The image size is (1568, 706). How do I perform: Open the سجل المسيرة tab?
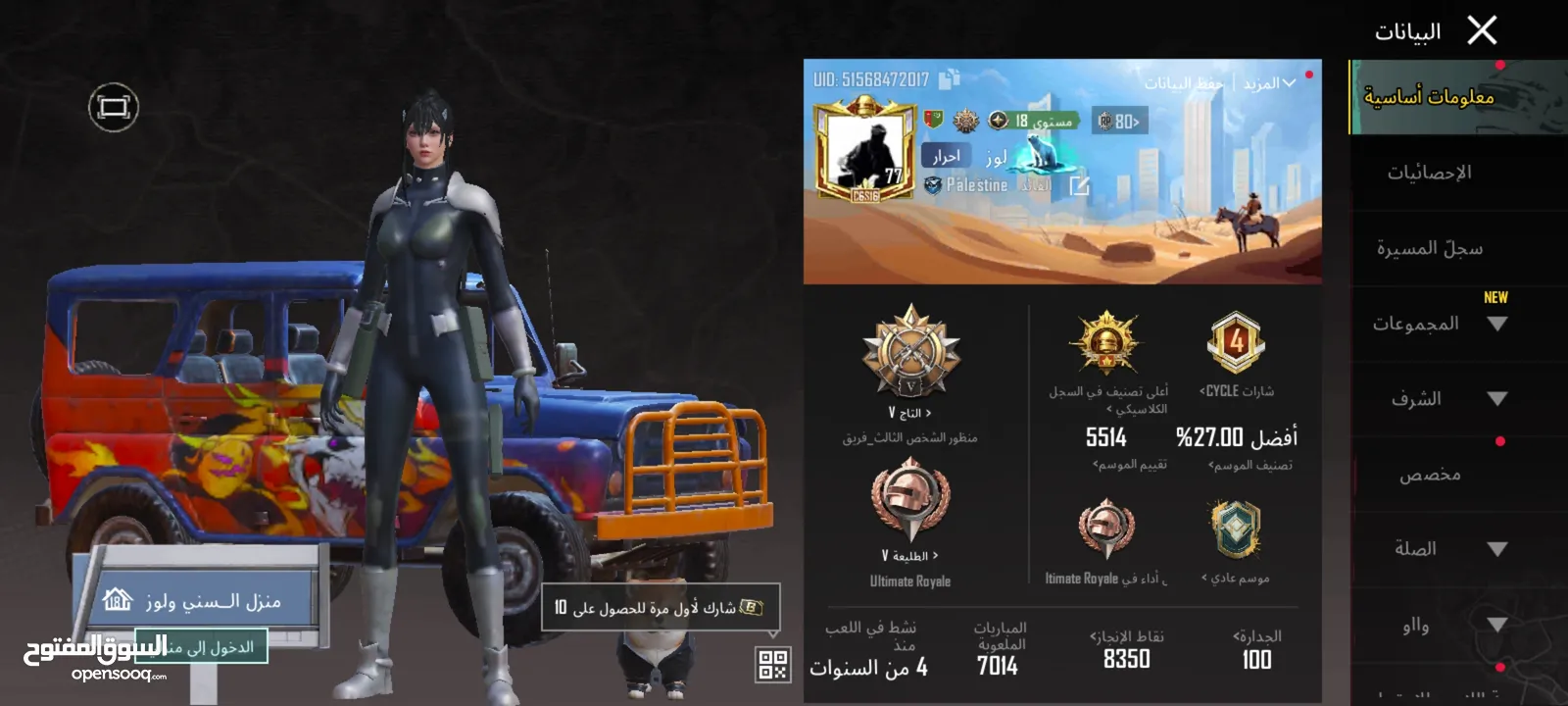click(1429, 248)
